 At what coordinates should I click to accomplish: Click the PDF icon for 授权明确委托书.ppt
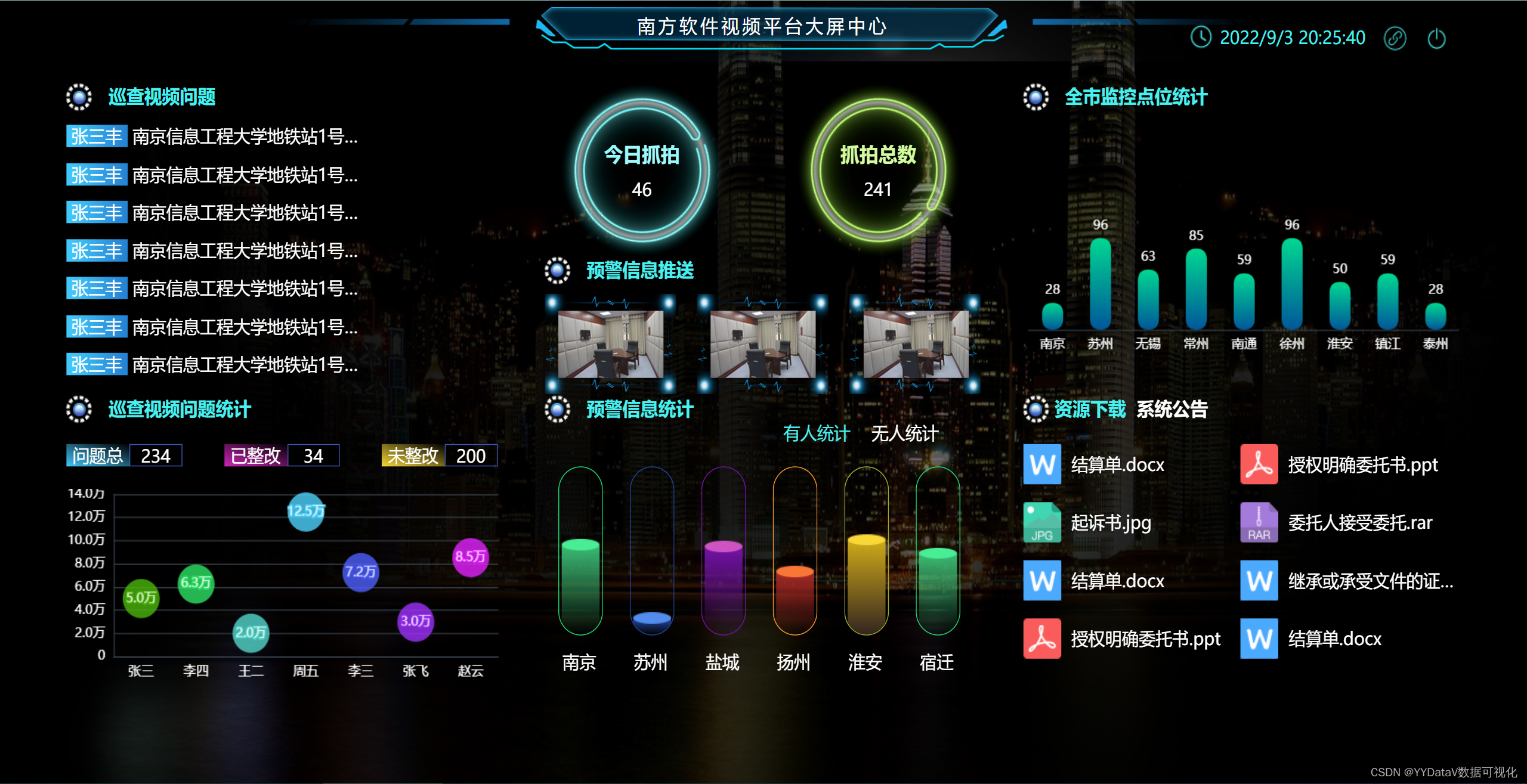pyautogui.click(x=1258, y=464)
